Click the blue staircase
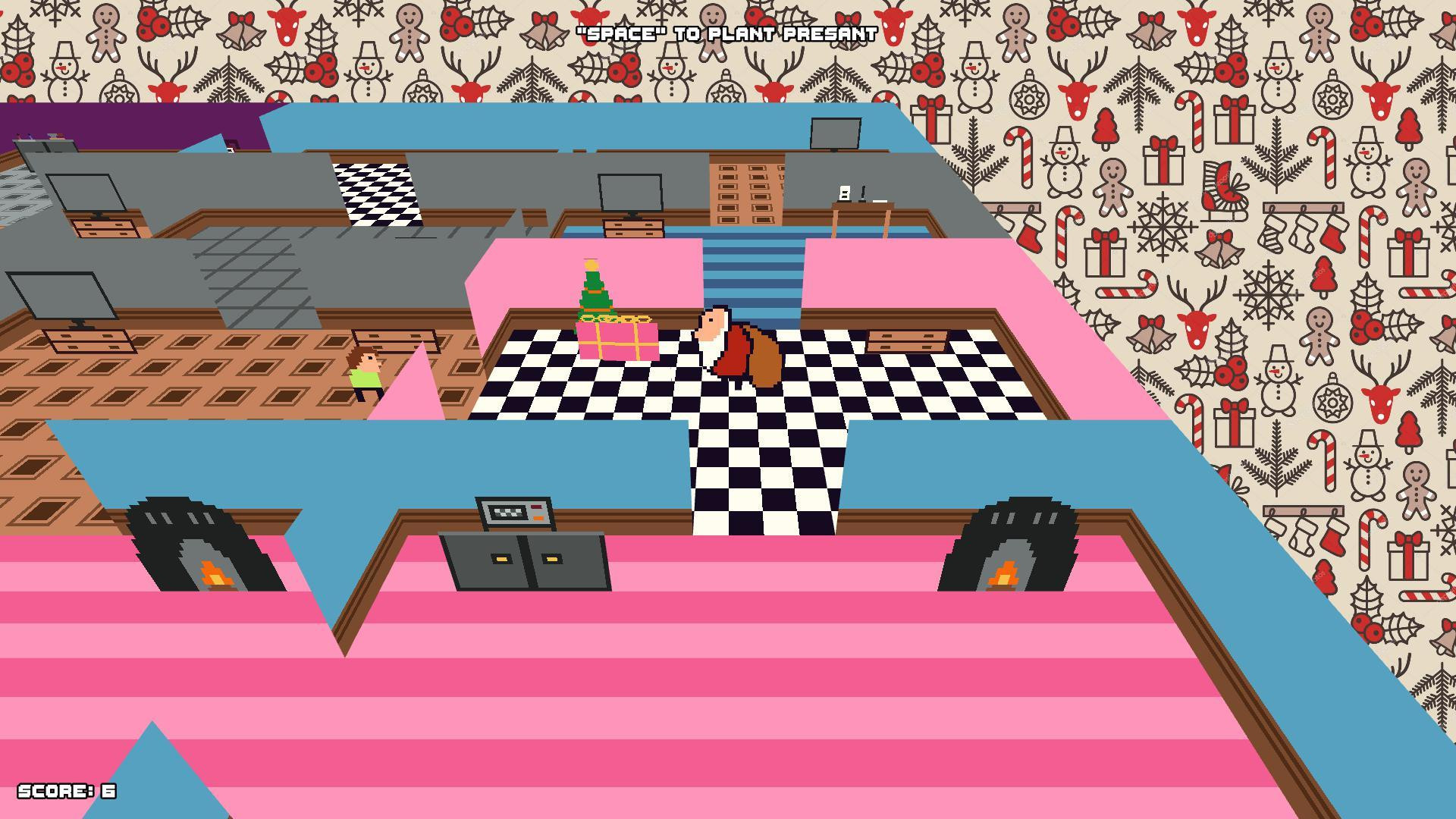The width and height of the screenshot is (1456, 819). tap(751, 269)
